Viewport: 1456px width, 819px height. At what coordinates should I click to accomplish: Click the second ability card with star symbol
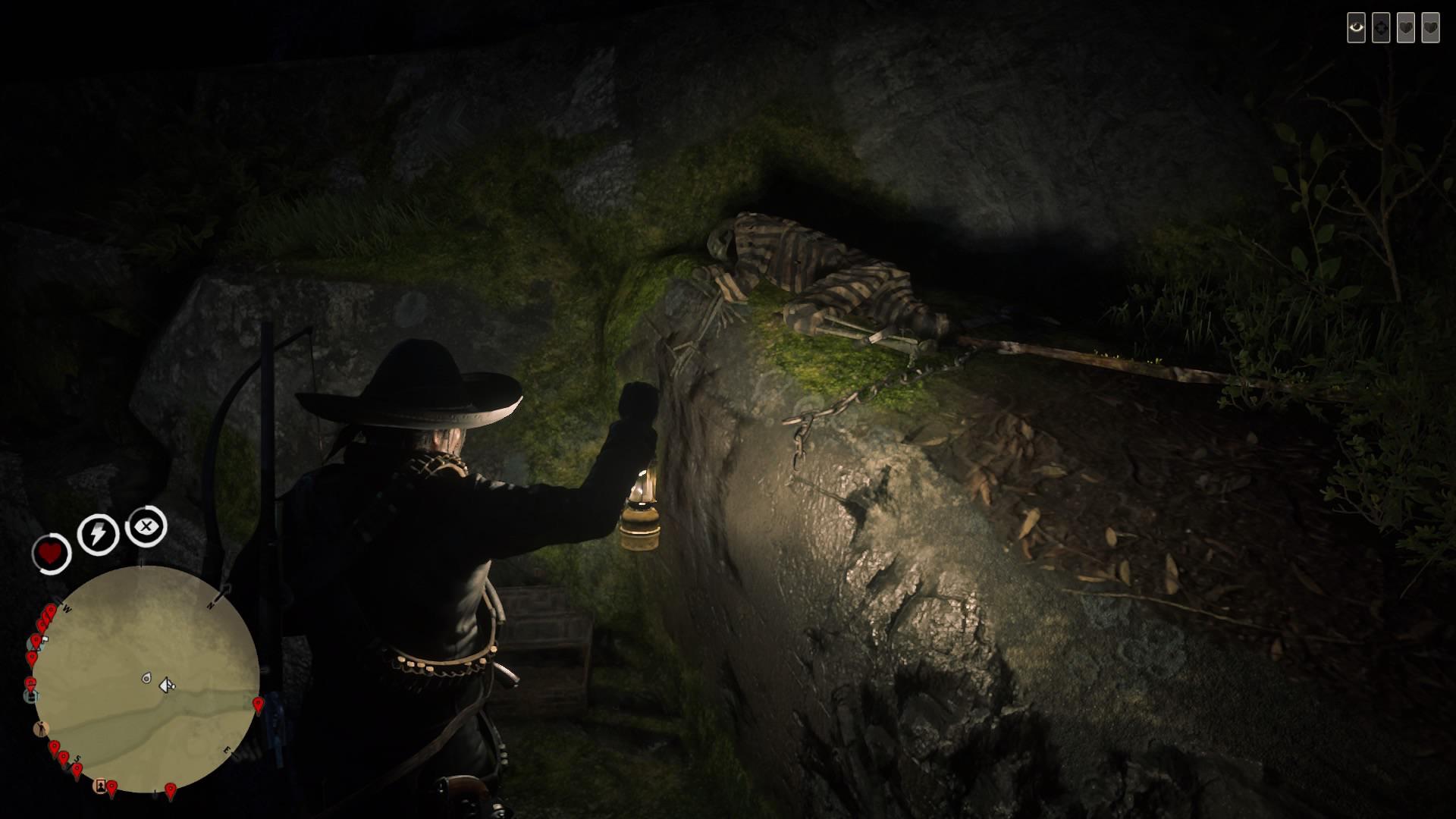1382,28
